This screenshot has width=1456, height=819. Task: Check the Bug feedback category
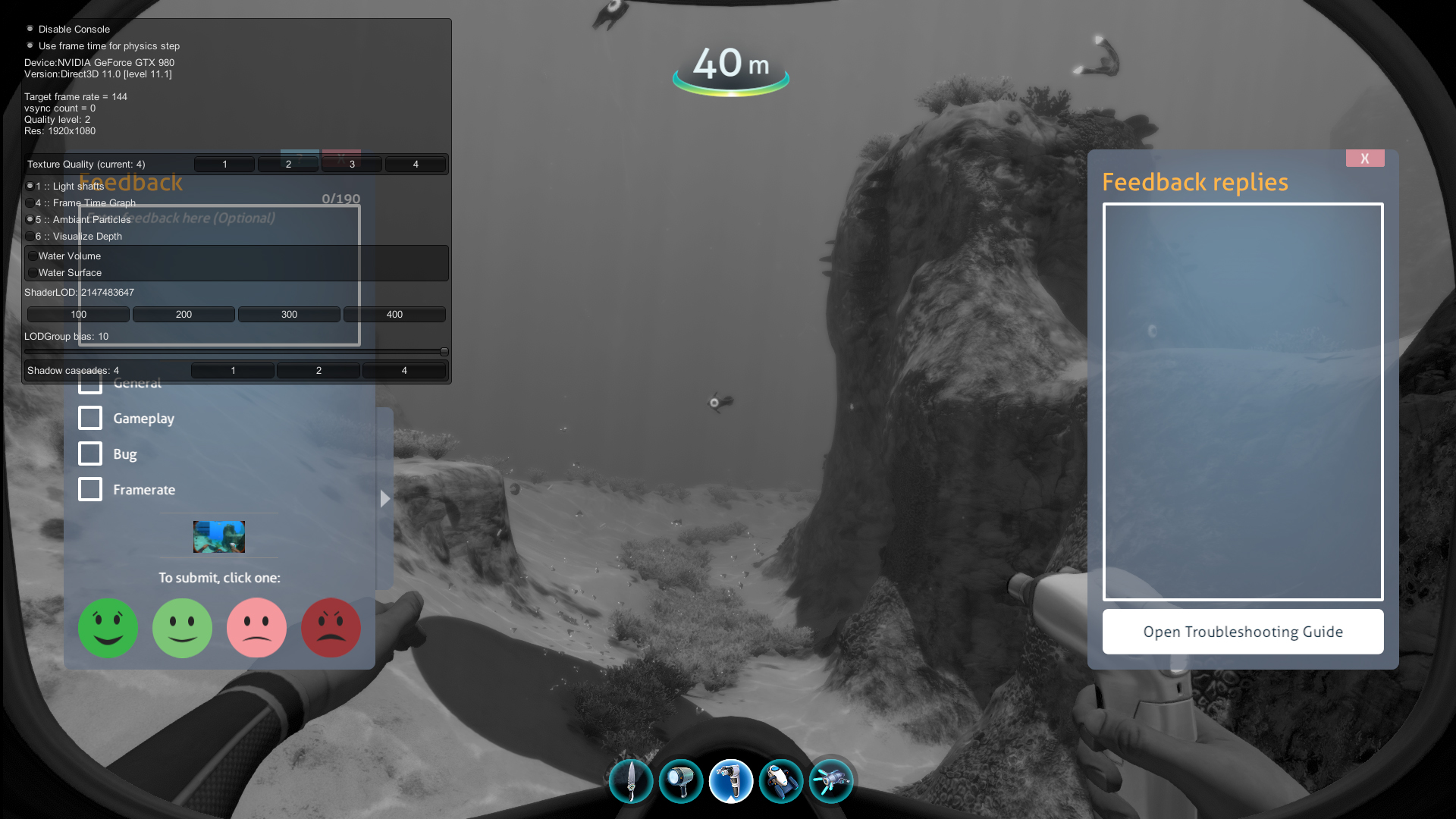pyautogui.click(x=90, y=453)
